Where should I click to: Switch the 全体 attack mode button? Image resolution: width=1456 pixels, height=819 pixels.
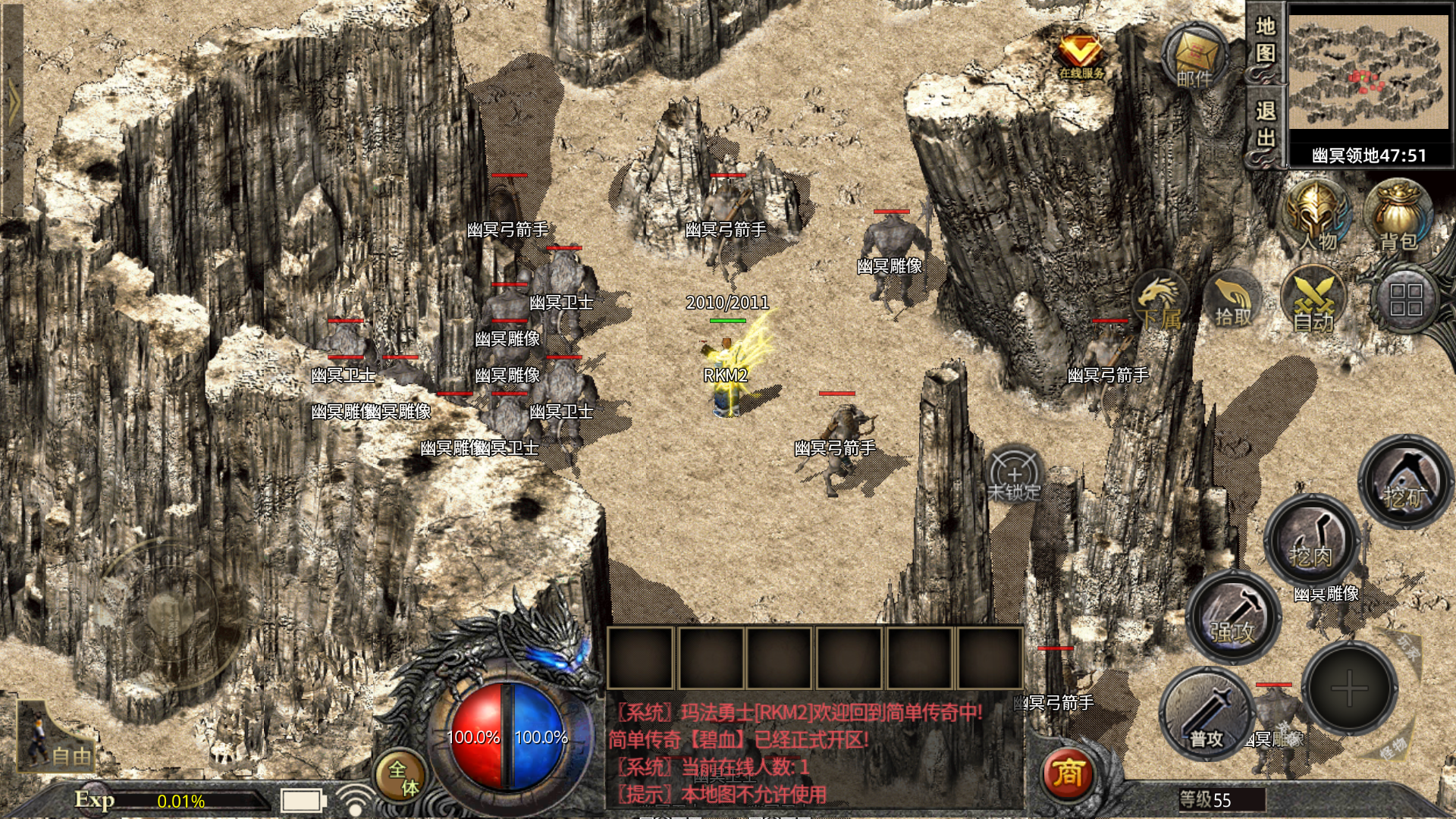(x=402, y=777)
